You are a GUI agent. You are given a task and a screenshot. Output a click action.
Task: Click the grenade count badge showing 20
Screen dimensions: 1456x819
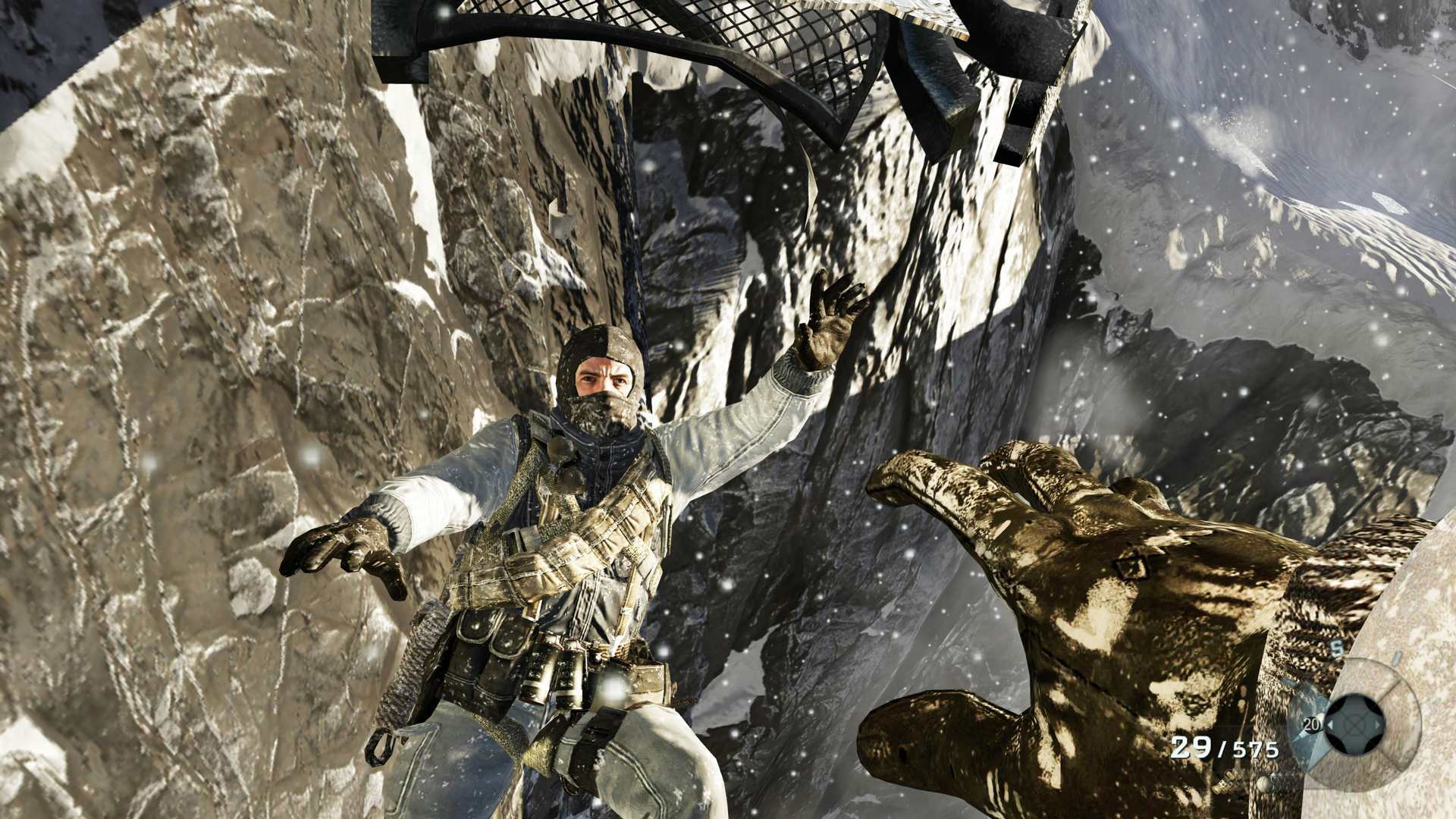click(x=1311, y=724)
